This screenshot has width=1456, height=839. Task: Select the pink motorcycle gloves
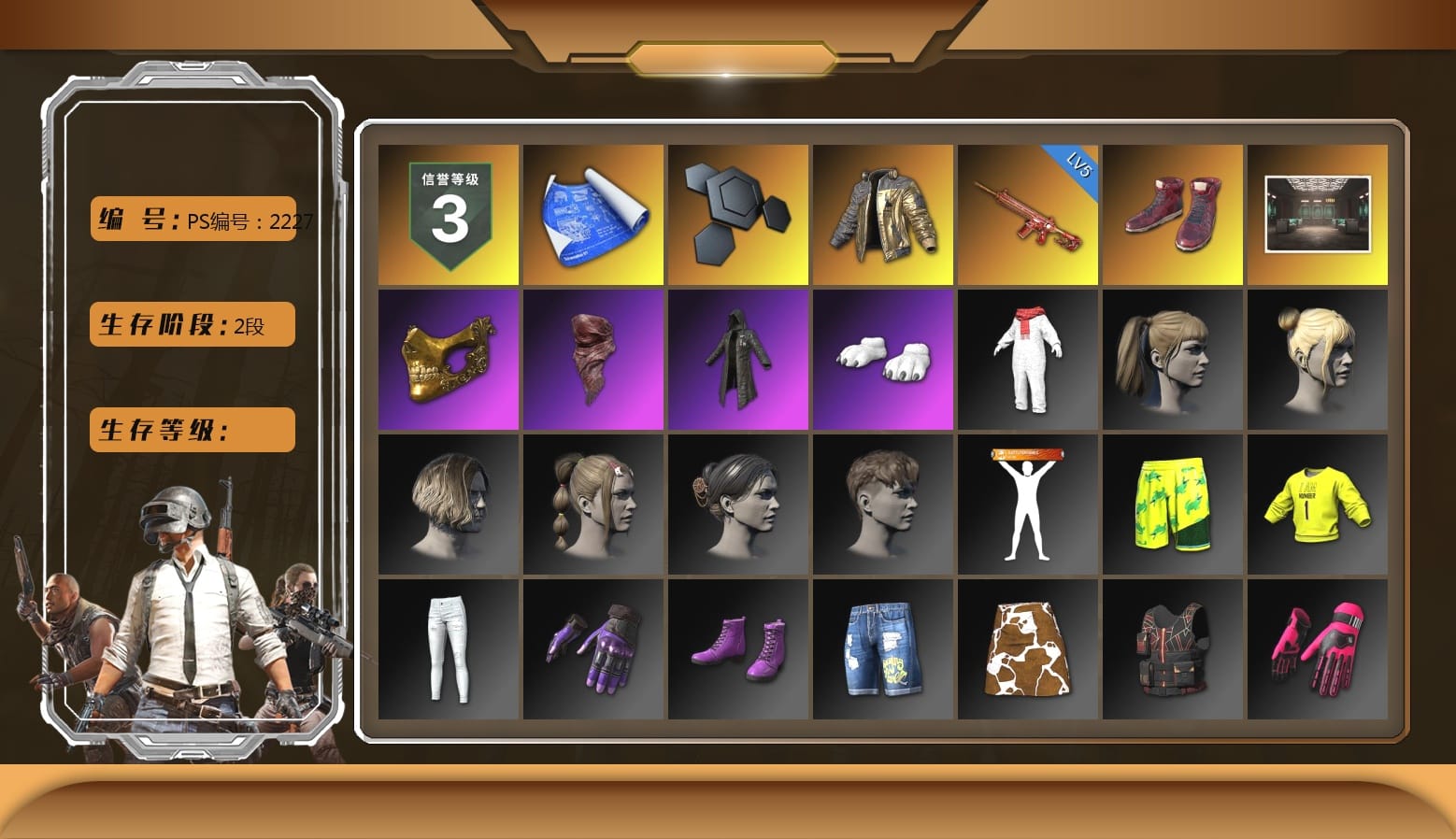coord(1318,648)
